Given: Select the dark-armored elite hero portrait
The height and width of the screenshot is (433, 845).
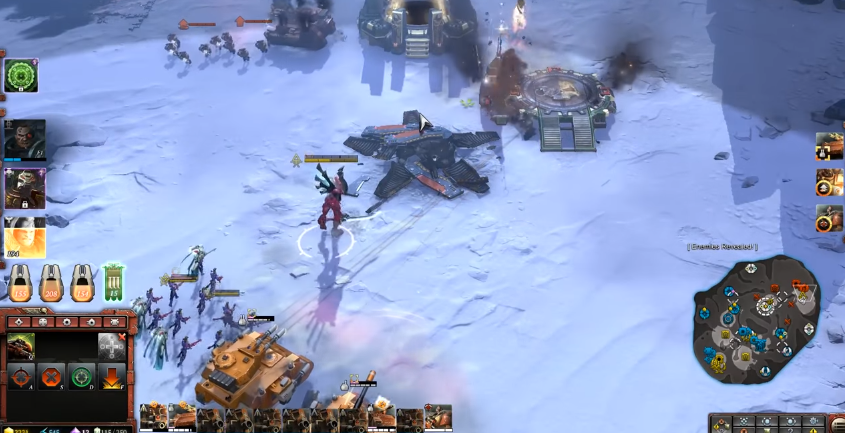Looking at the screenshot, I should [24, 140].
